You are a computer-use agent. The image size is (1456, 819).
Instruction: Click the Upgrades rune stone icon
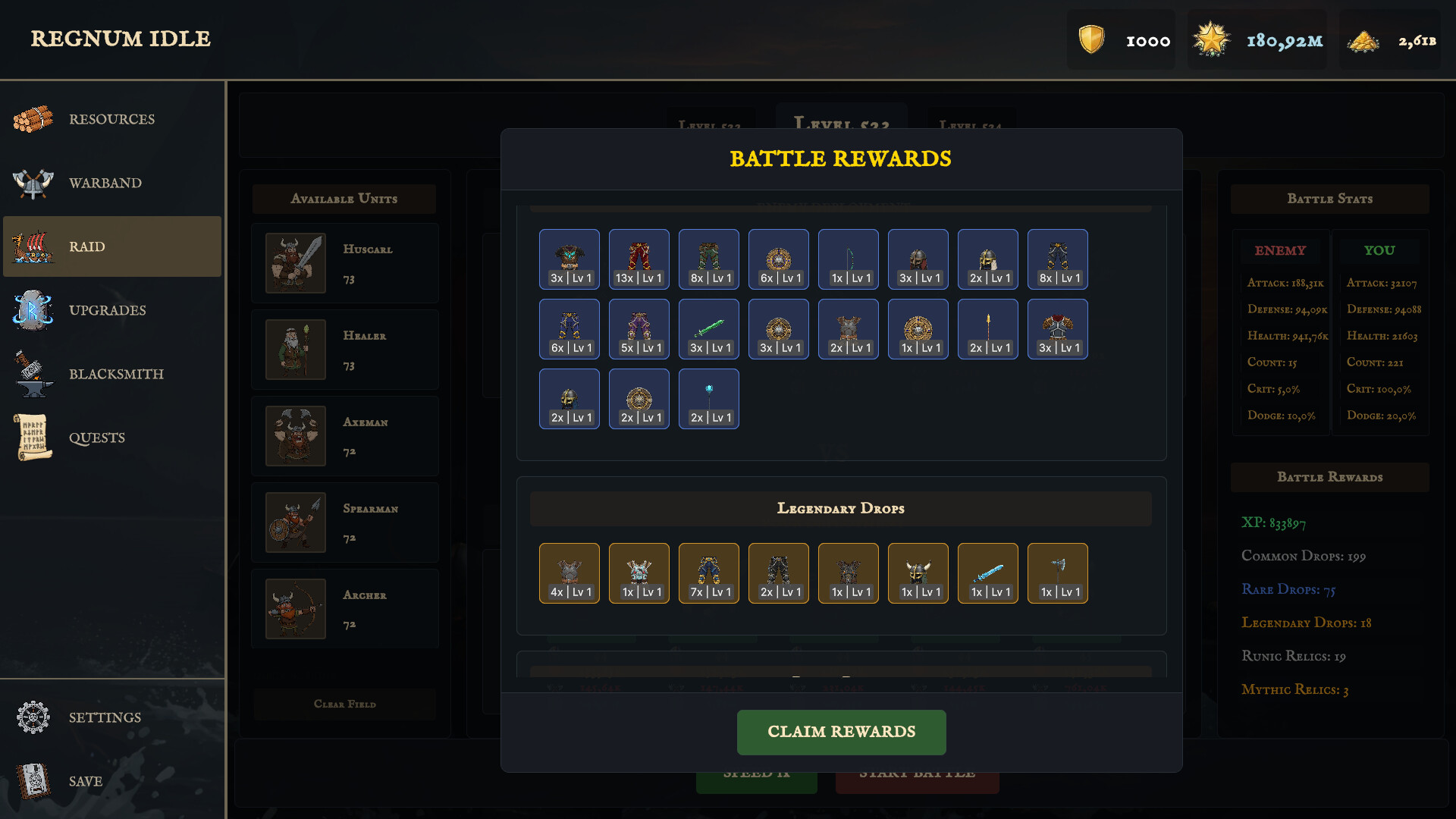(32, 310)
